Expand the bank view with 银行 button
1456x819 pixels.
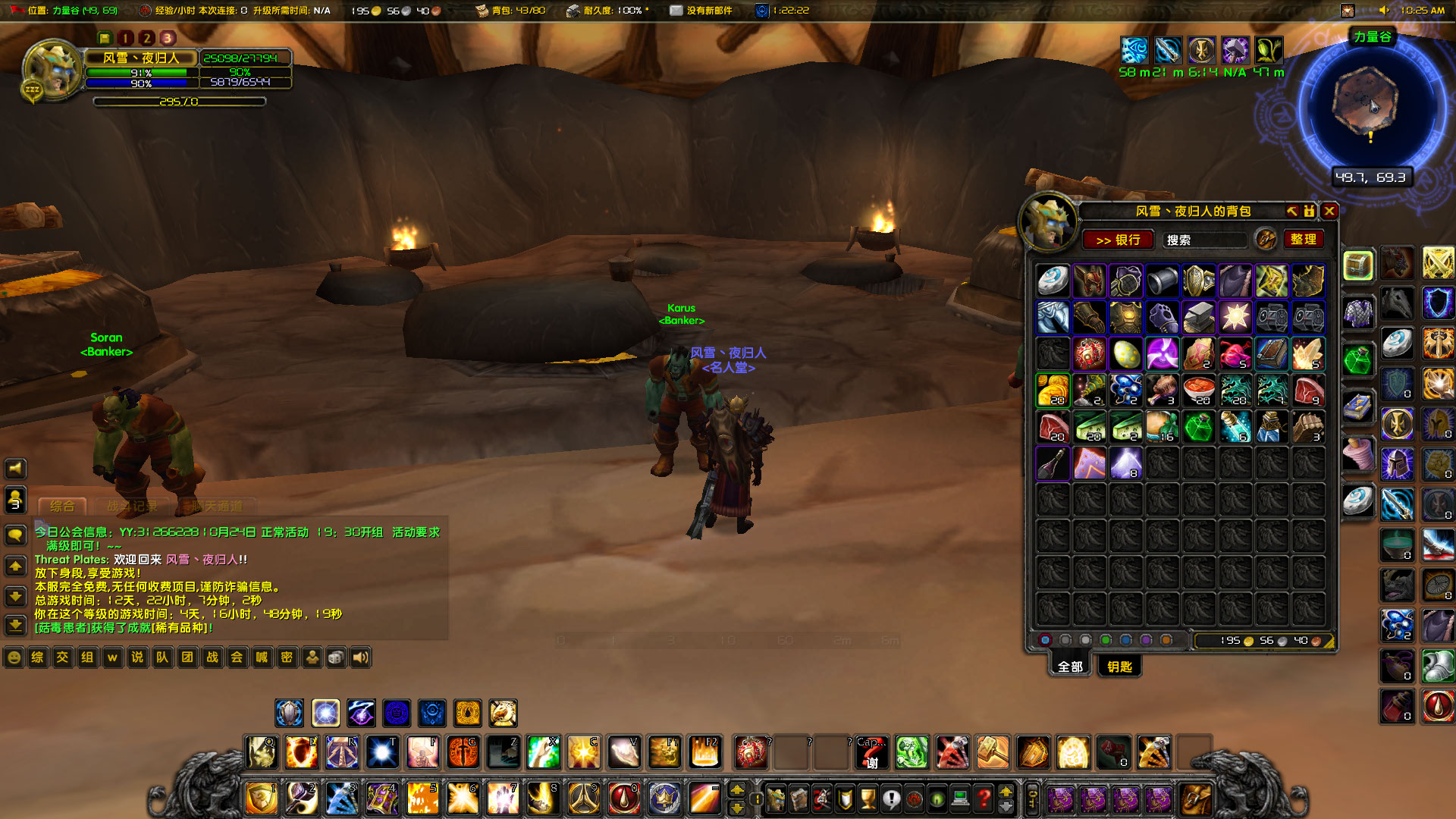pyautogui.click(x=1119, y=240)
